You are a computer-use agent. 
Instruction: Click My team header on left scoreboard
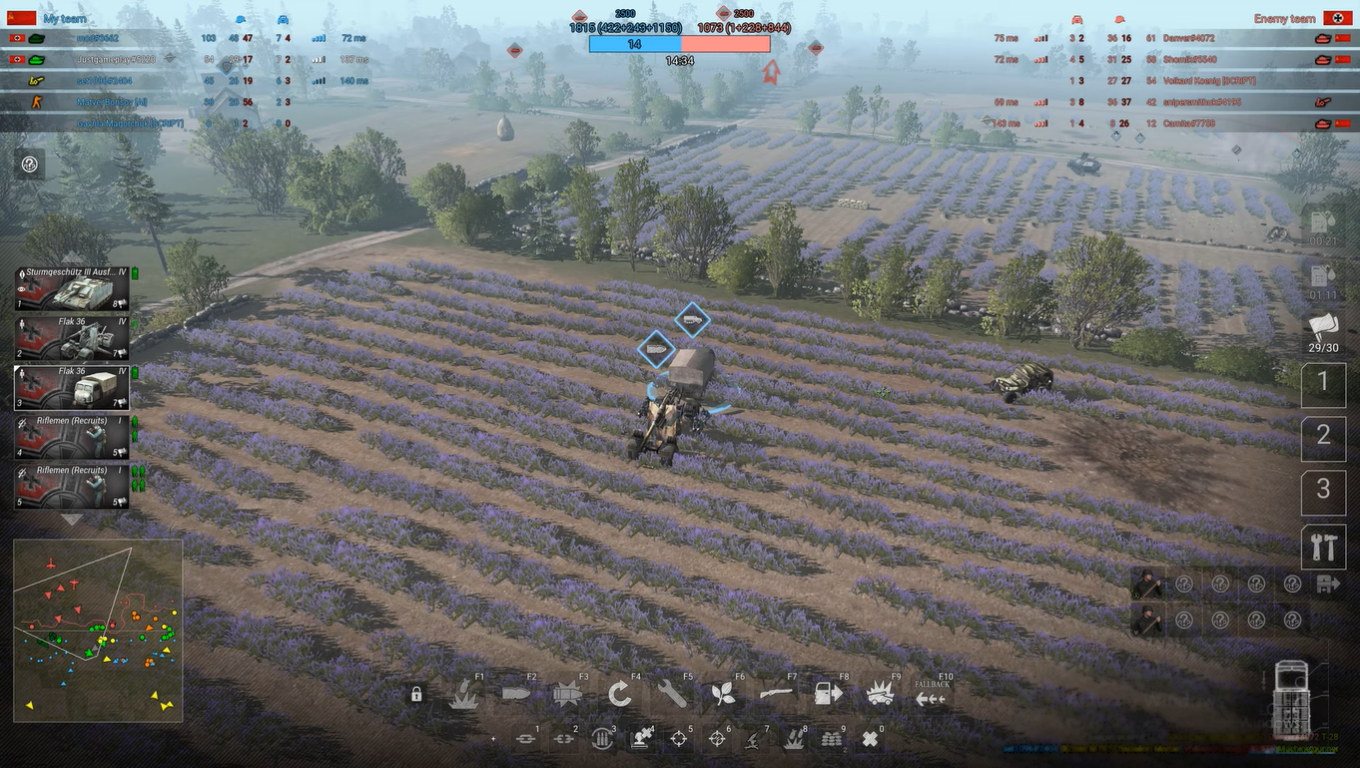pos(63,17)
